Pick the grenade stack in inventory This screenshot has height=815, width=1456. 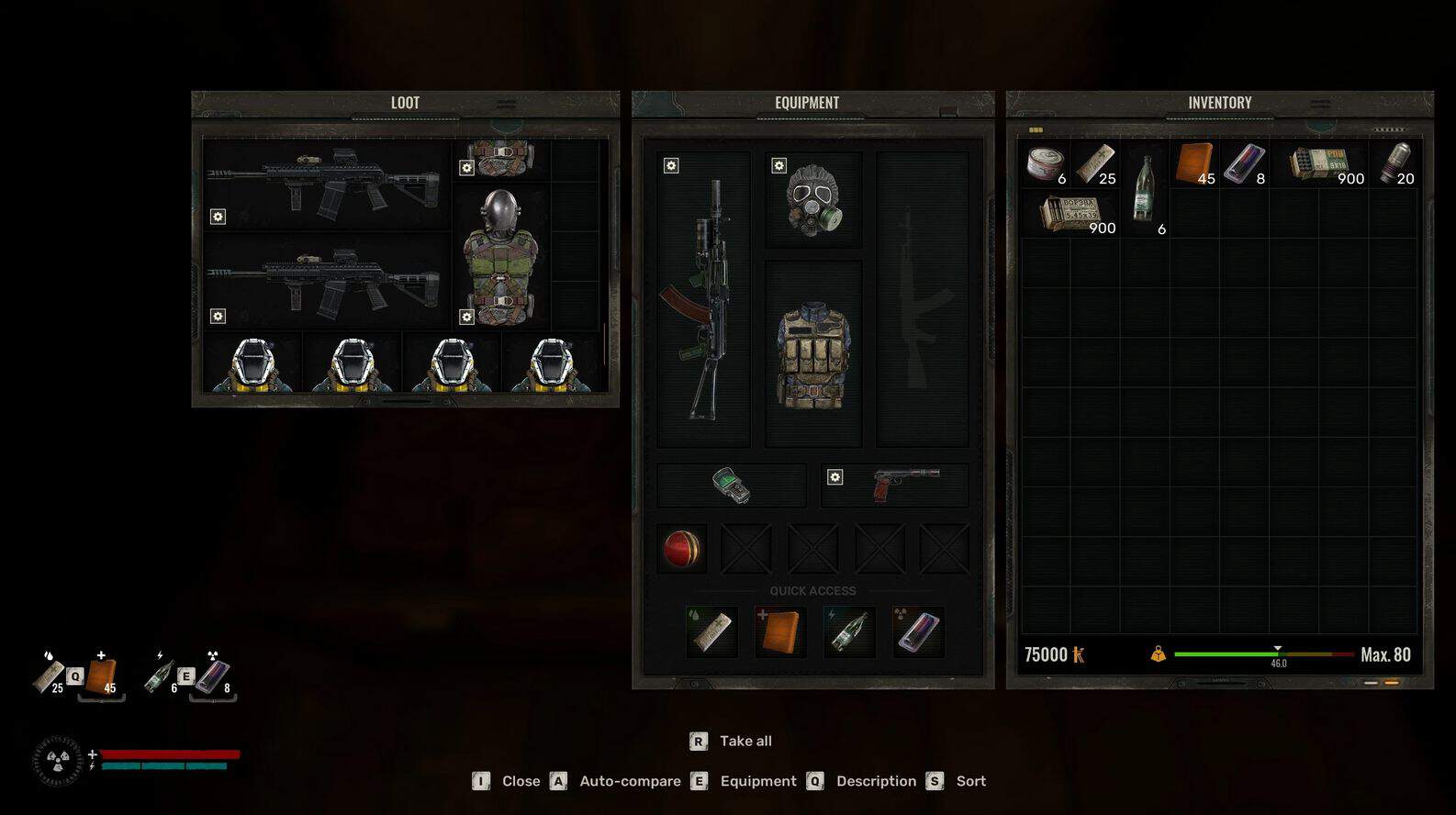[1394, 164]
